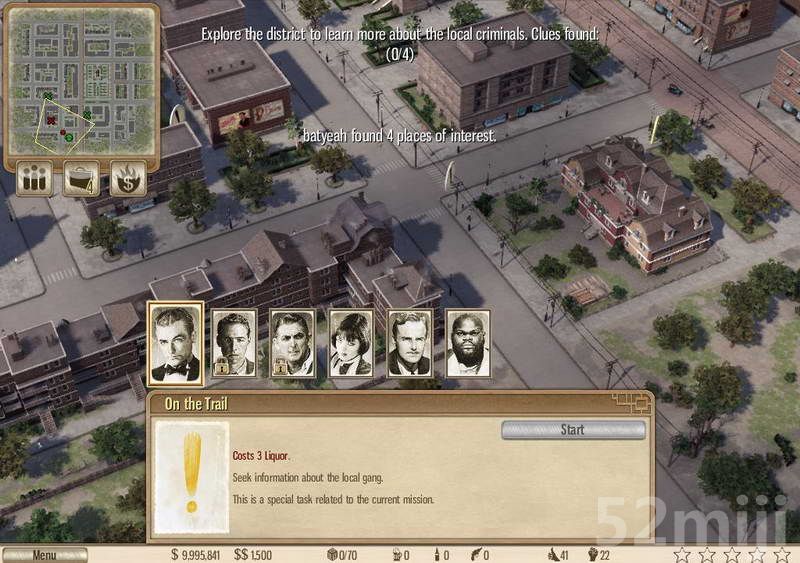Open the Menu button

[44, 555]
